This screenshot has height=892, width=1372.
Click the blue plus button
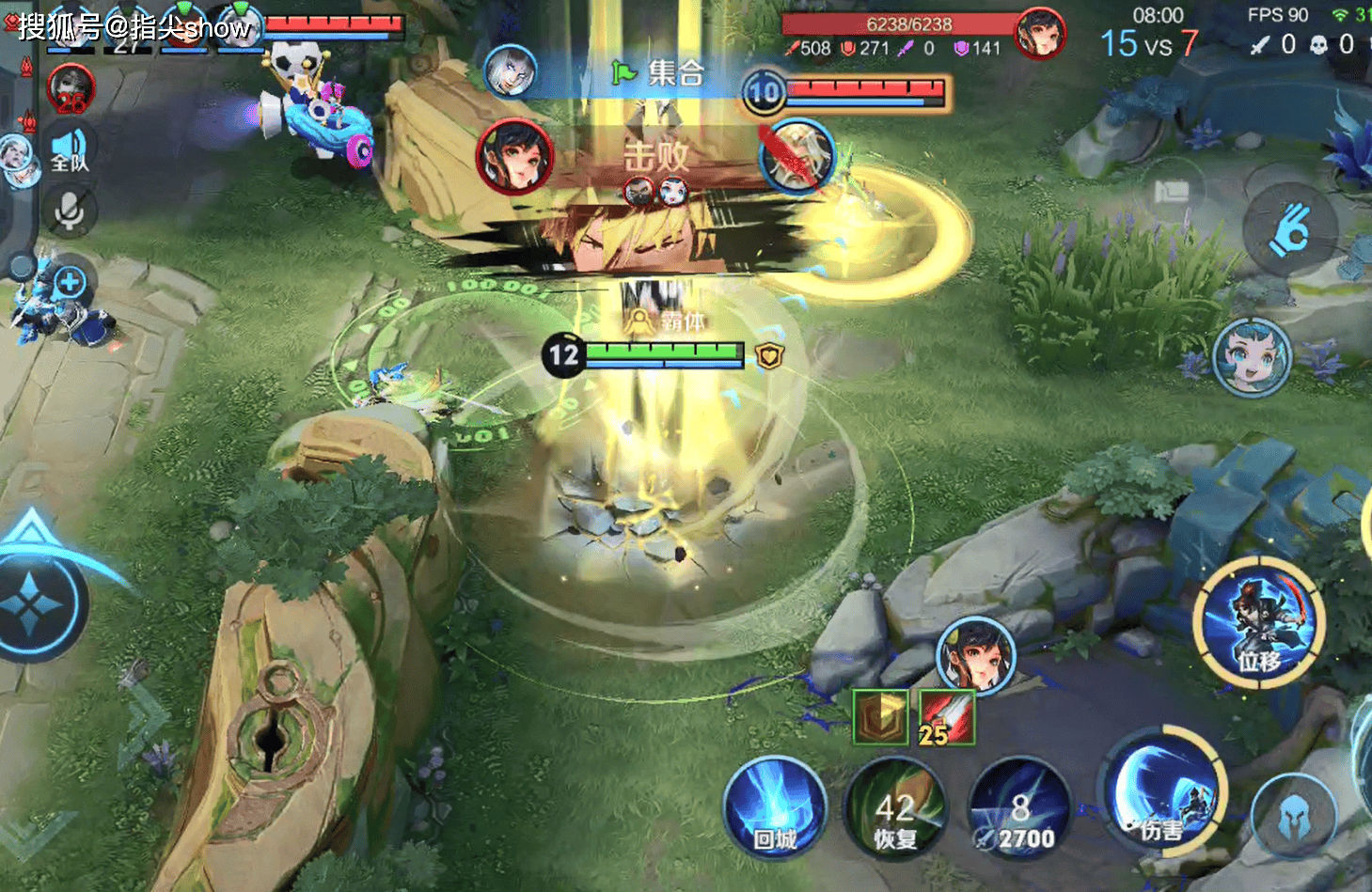[70, 281]
